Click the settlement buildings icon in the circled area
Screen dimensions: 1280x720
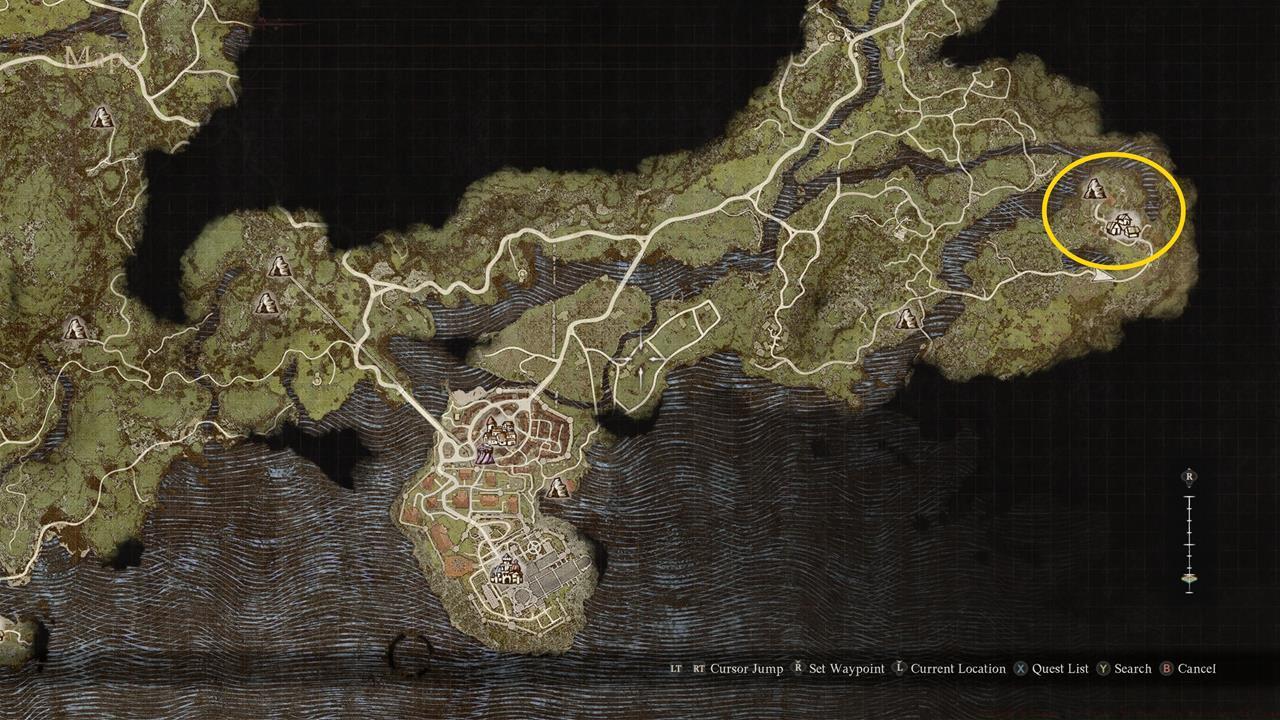click(1124, 226)
